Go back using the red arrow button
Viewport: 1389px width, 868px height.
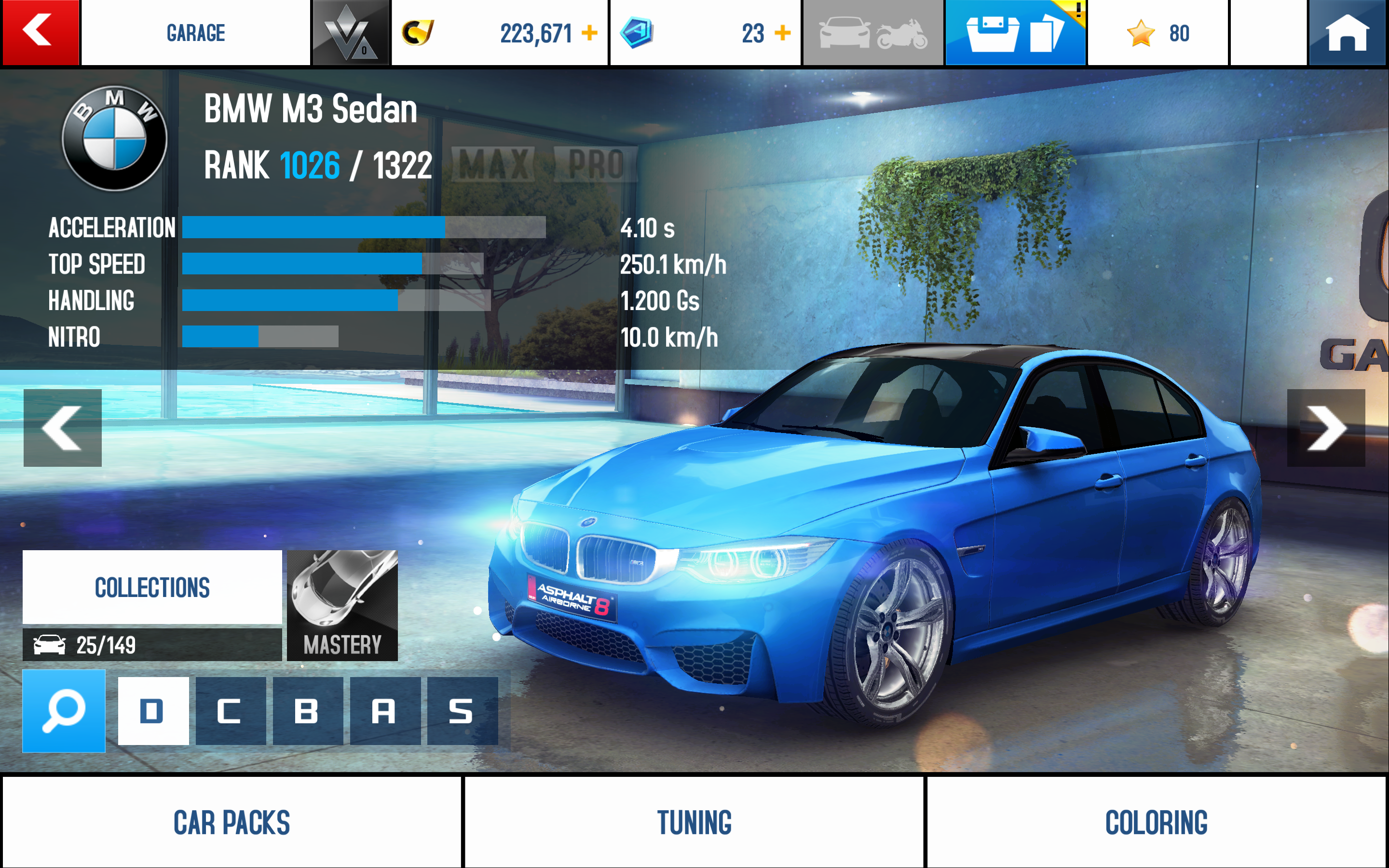40,32
